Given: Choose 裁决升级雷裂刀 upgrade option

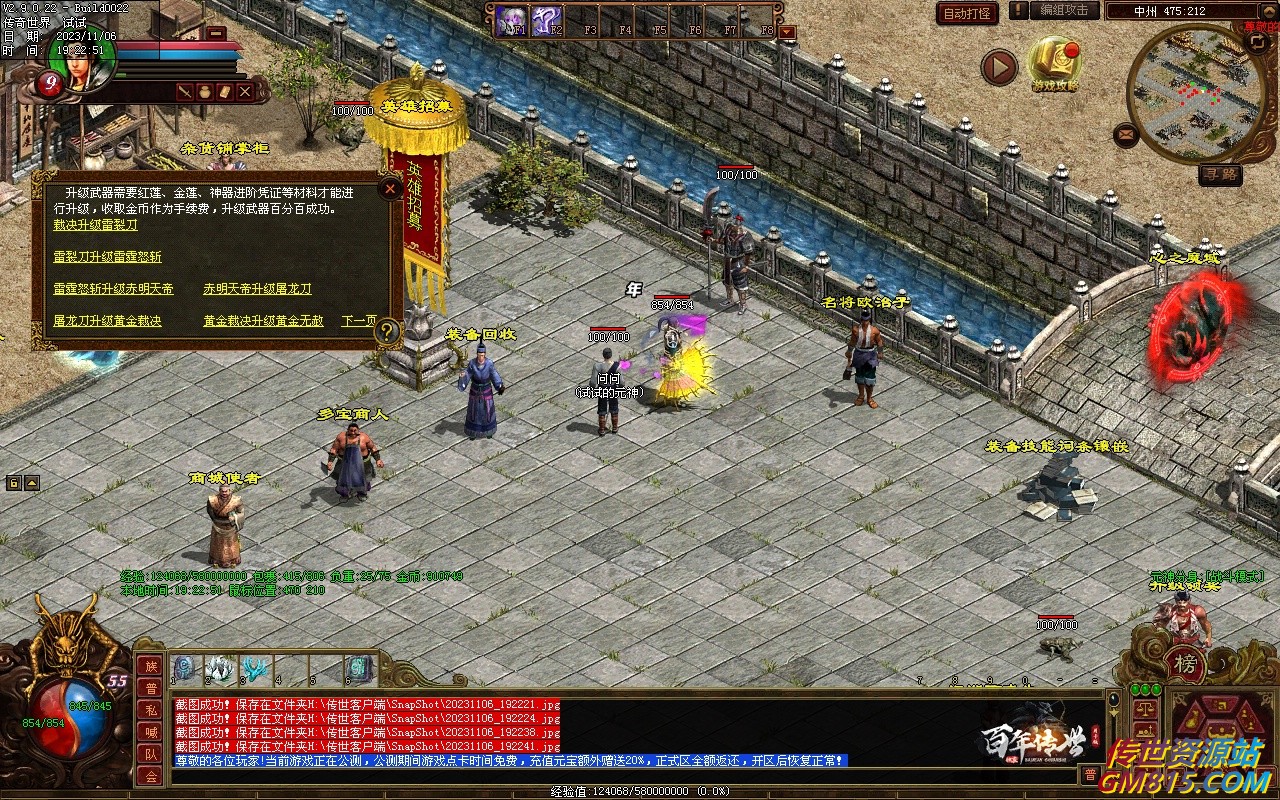Looking at the screenshot, I should pos(95,225).
